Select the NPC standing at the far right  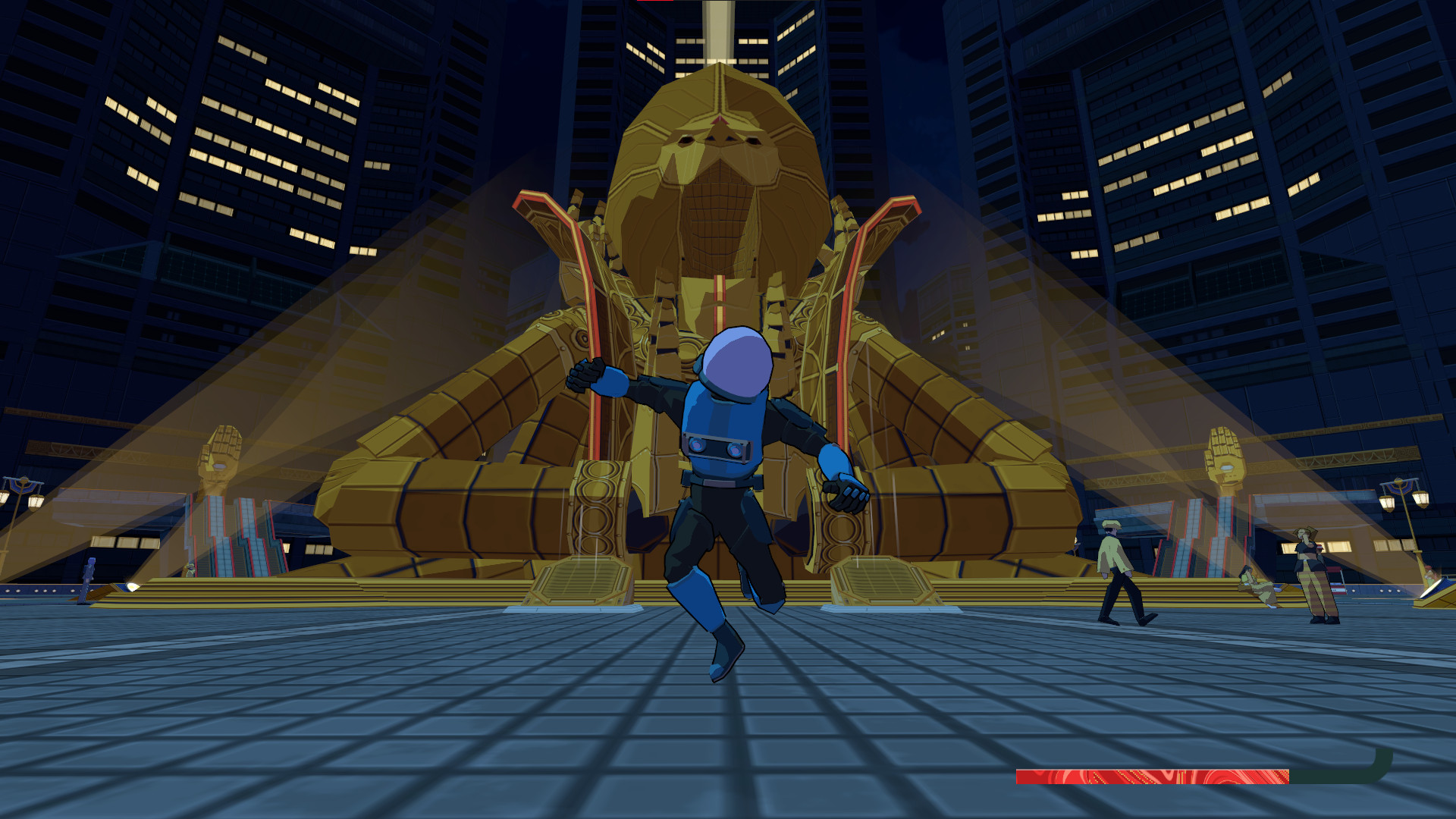(1312, 569)
